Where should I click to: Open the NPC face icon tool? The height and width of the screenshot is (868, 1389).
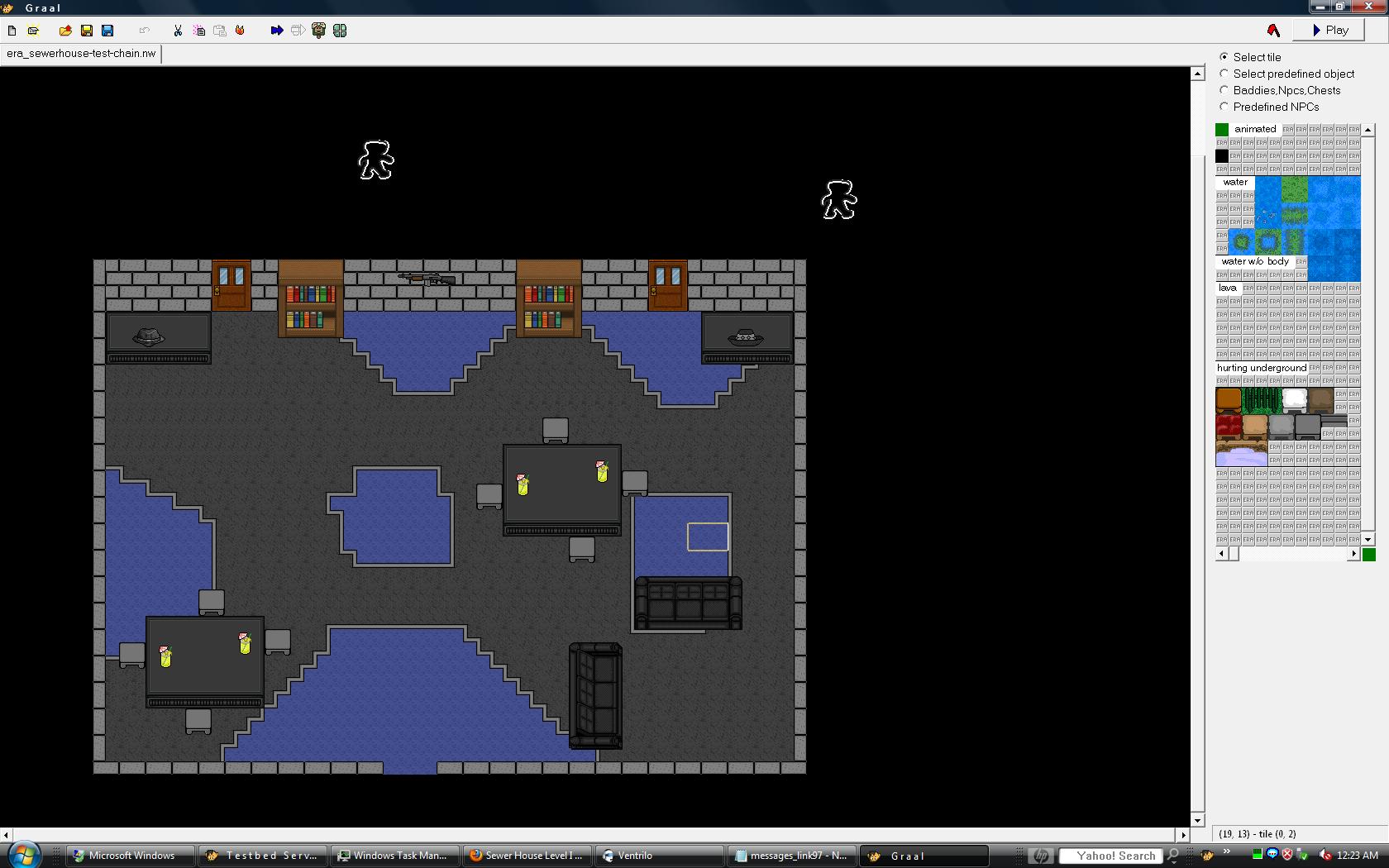click(x=318, y=31)
